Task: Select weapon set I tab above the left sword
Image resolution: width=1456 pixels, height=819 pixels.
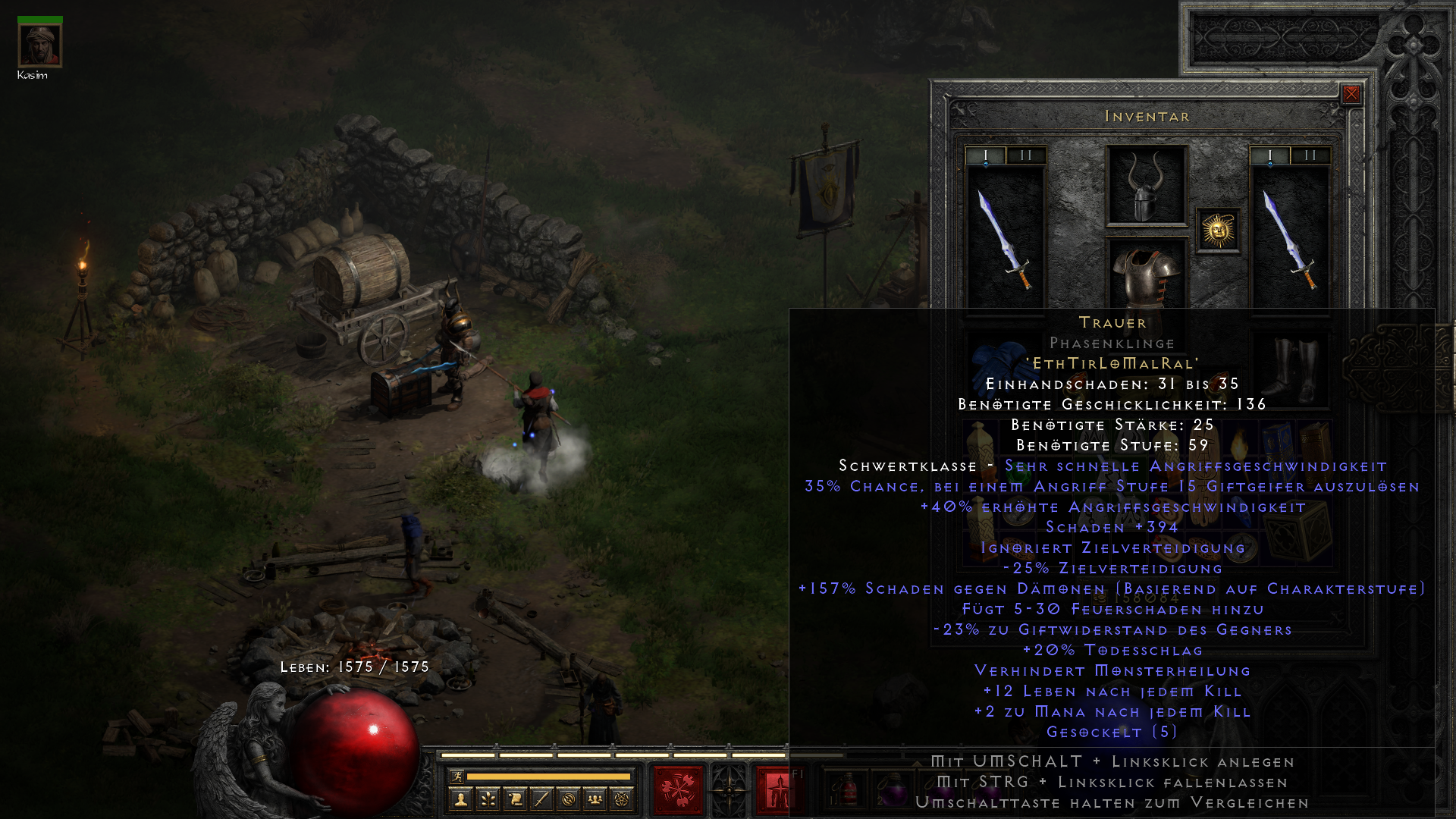Action: click(987, 153)
